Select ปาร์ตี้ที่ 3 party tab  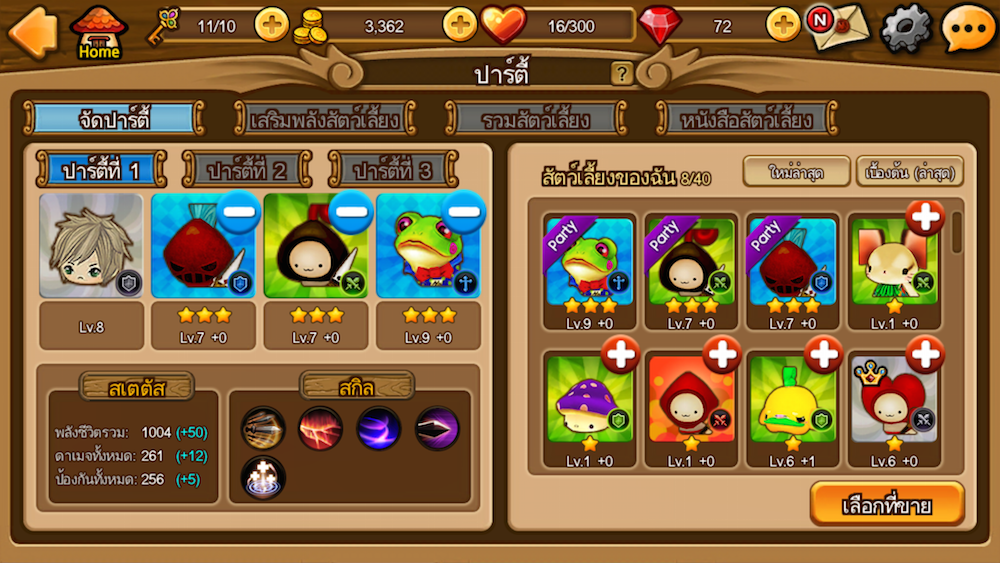393,170
